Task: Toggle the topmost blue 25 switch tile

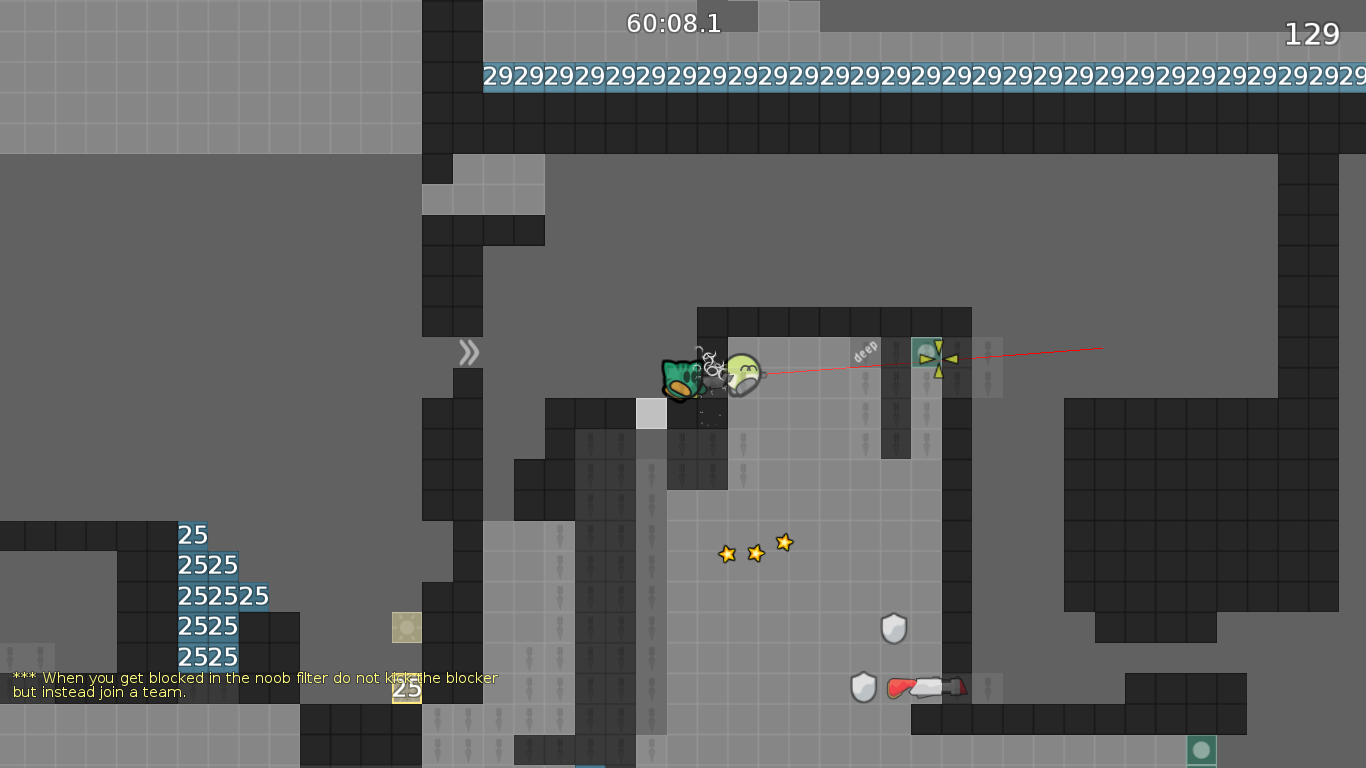Action: [x=193, y=536]
